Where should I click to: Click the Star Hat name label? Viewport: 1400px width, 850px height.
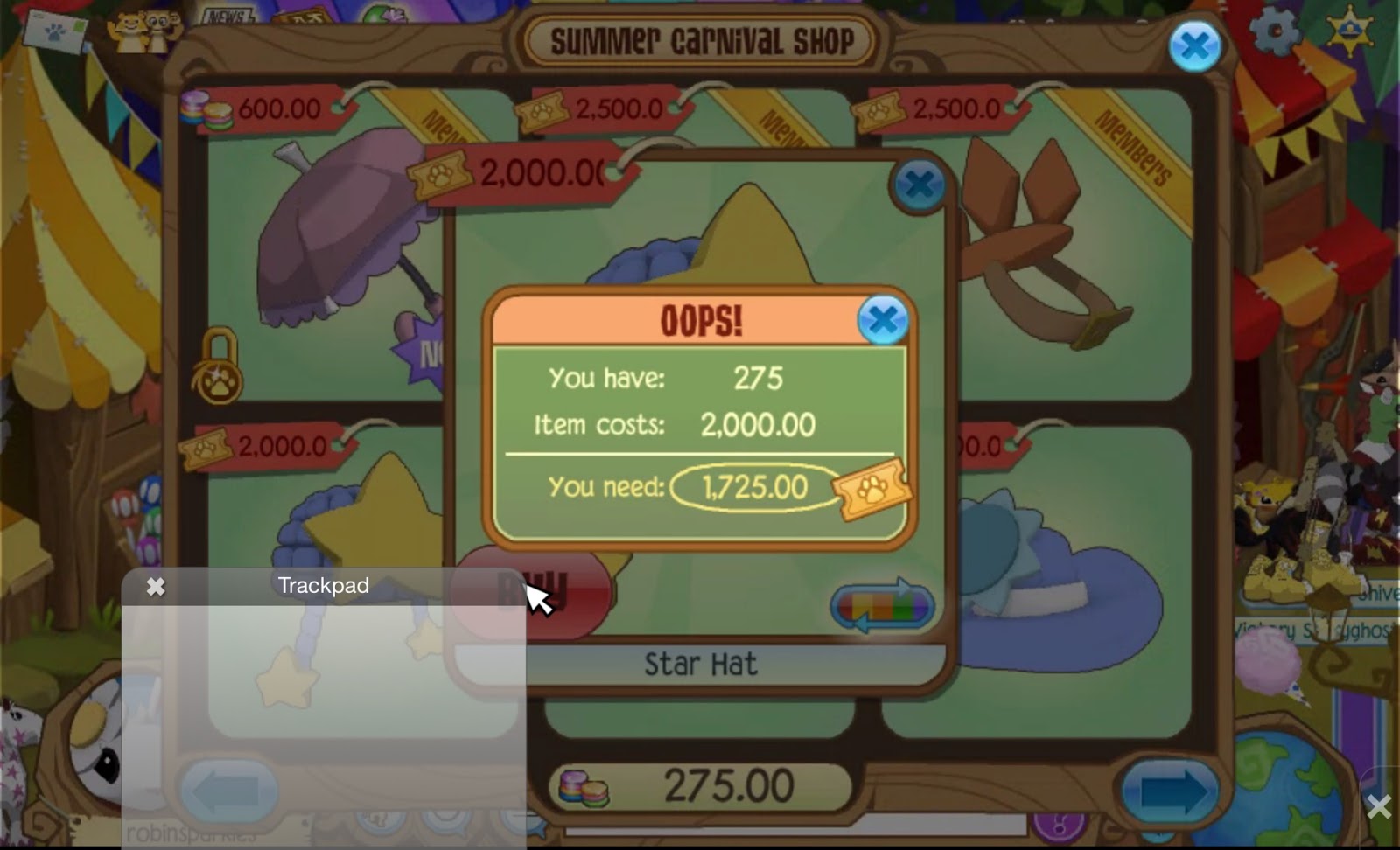click(x=700, y=663)
